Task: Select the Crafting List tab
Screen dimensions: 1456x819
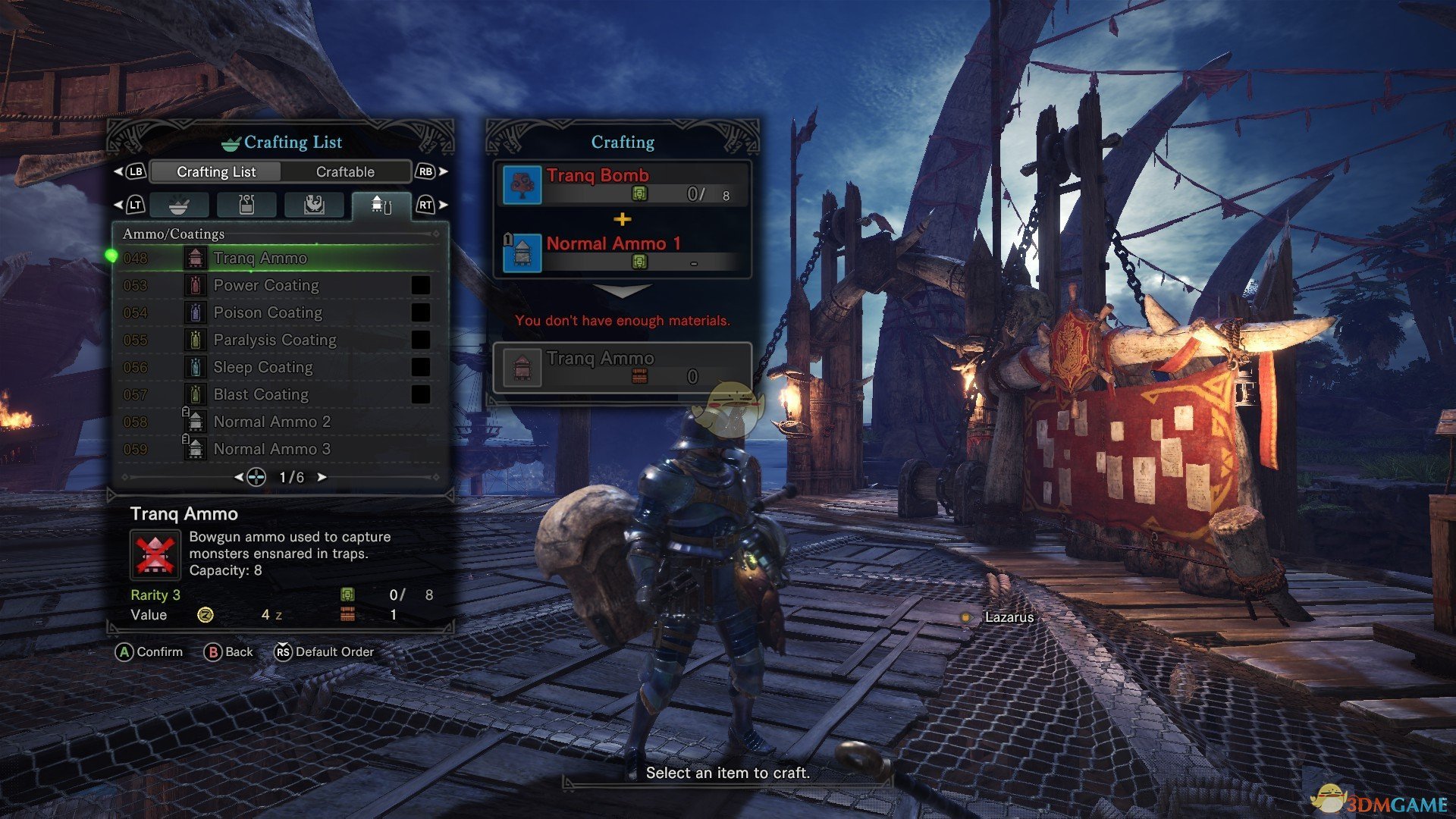Action: (216, 172)
